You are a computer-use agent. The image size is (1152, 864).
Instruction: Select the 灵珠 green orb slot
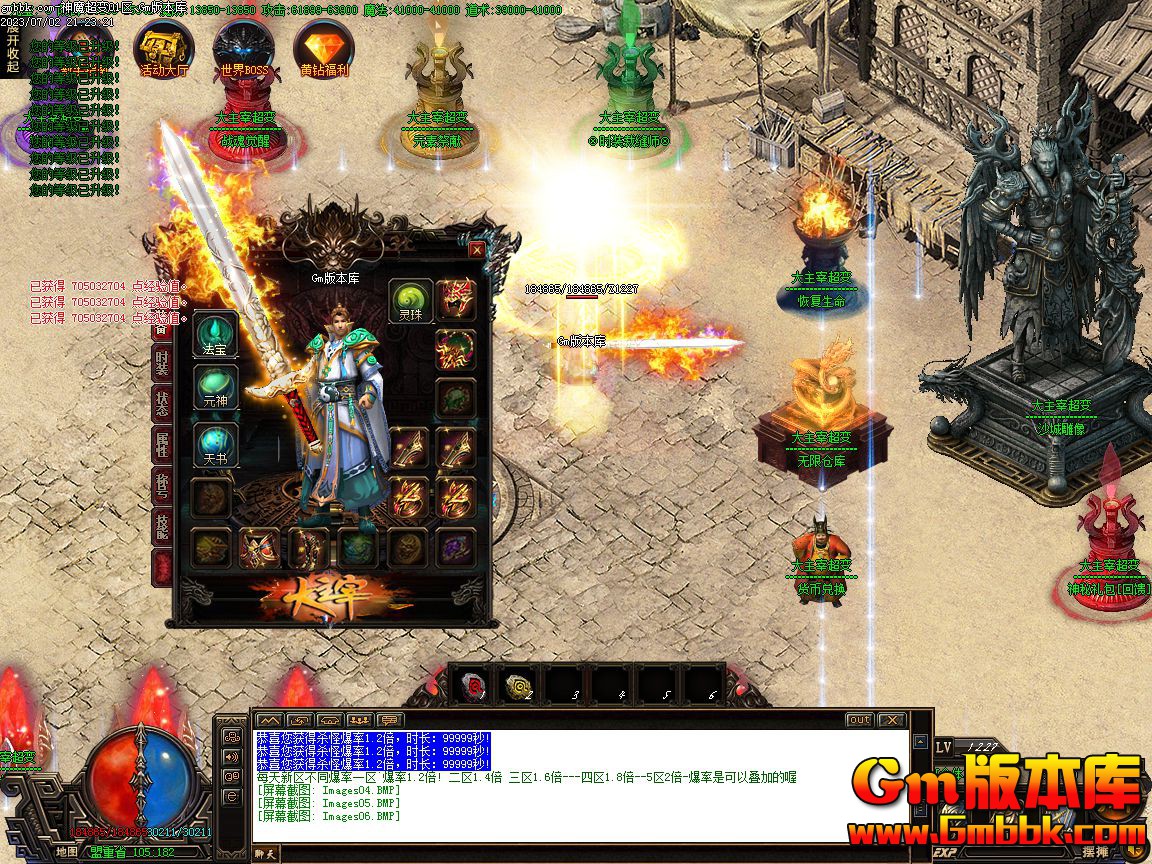click(x=410, y=300)
